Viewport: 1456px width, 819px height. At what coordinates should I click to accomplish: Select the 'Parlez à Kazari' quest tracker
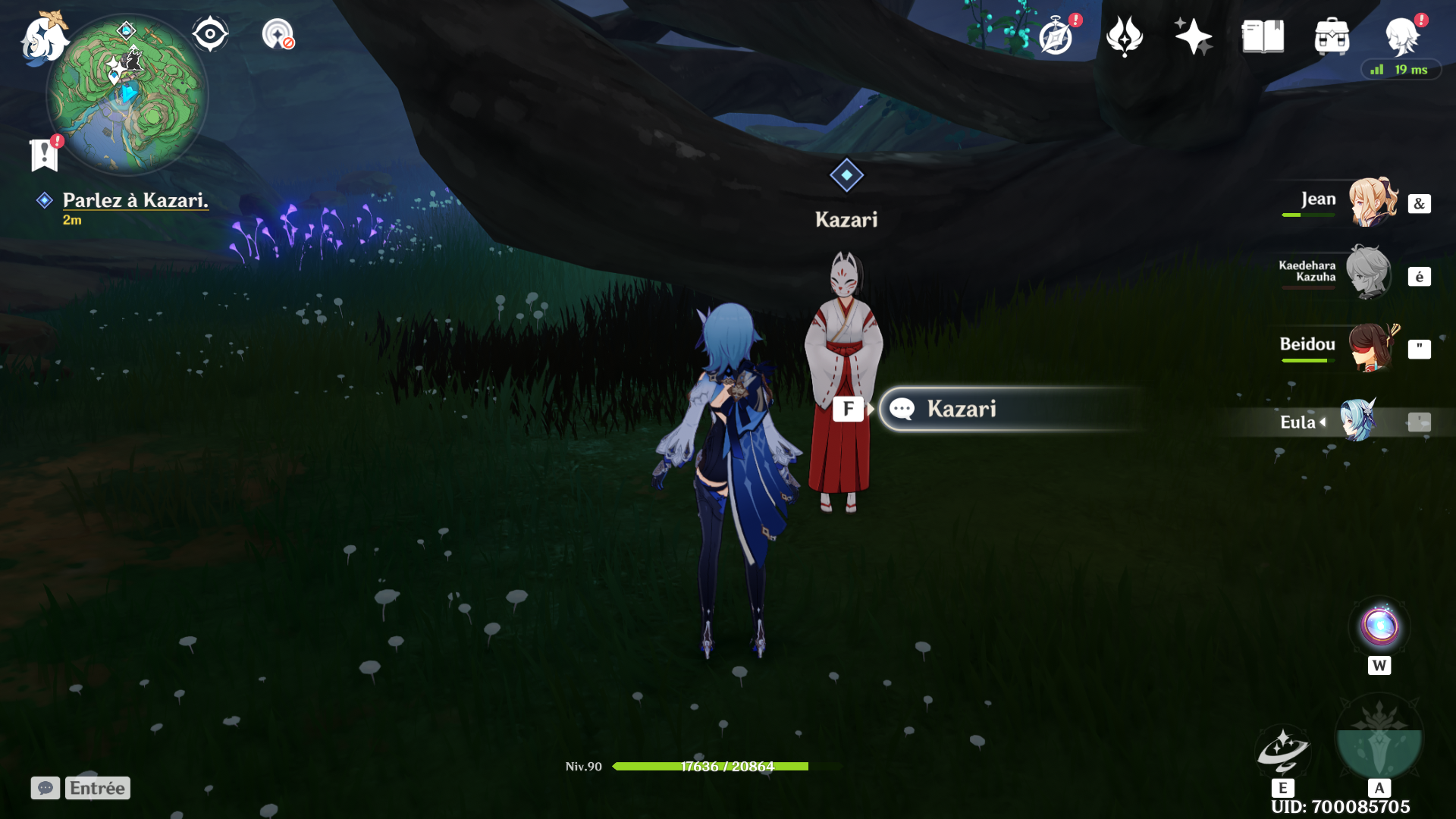click(x=134, y=200)
